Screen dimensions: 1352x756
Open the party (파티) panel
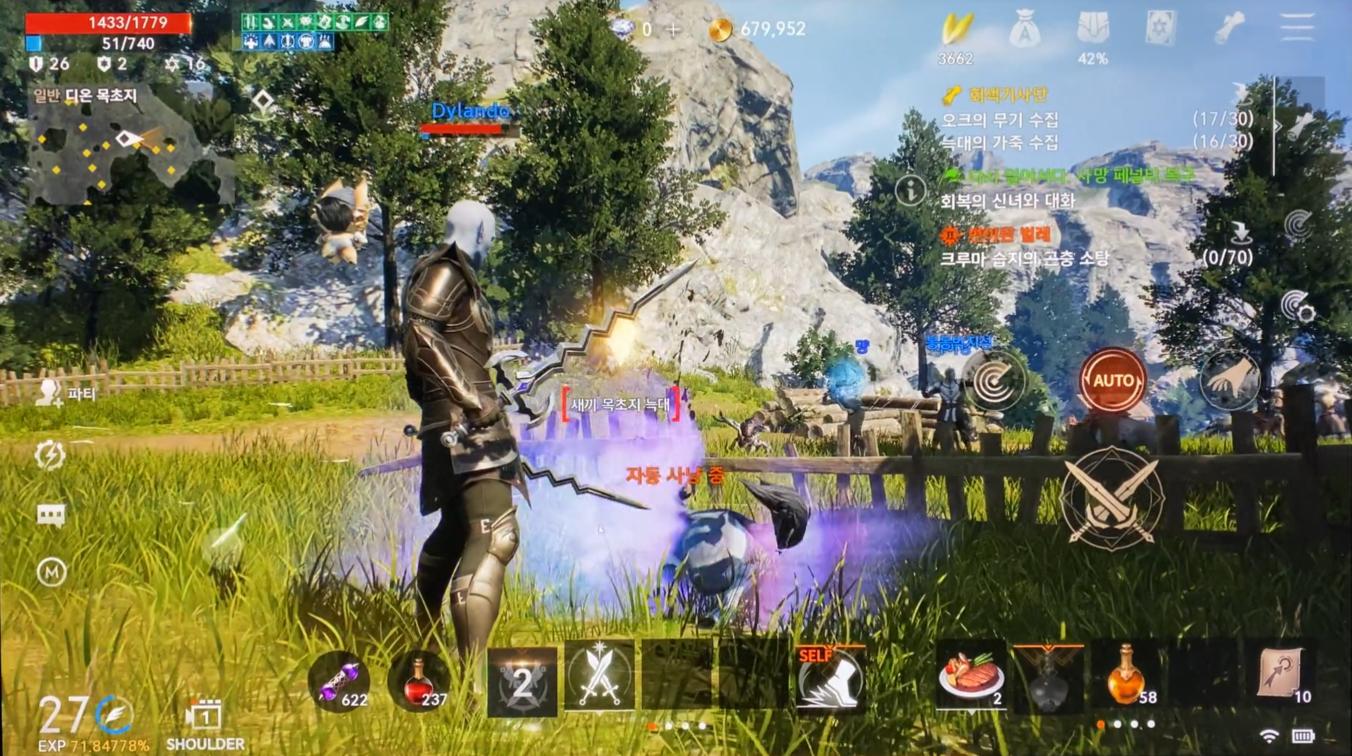tap(65, 394)
